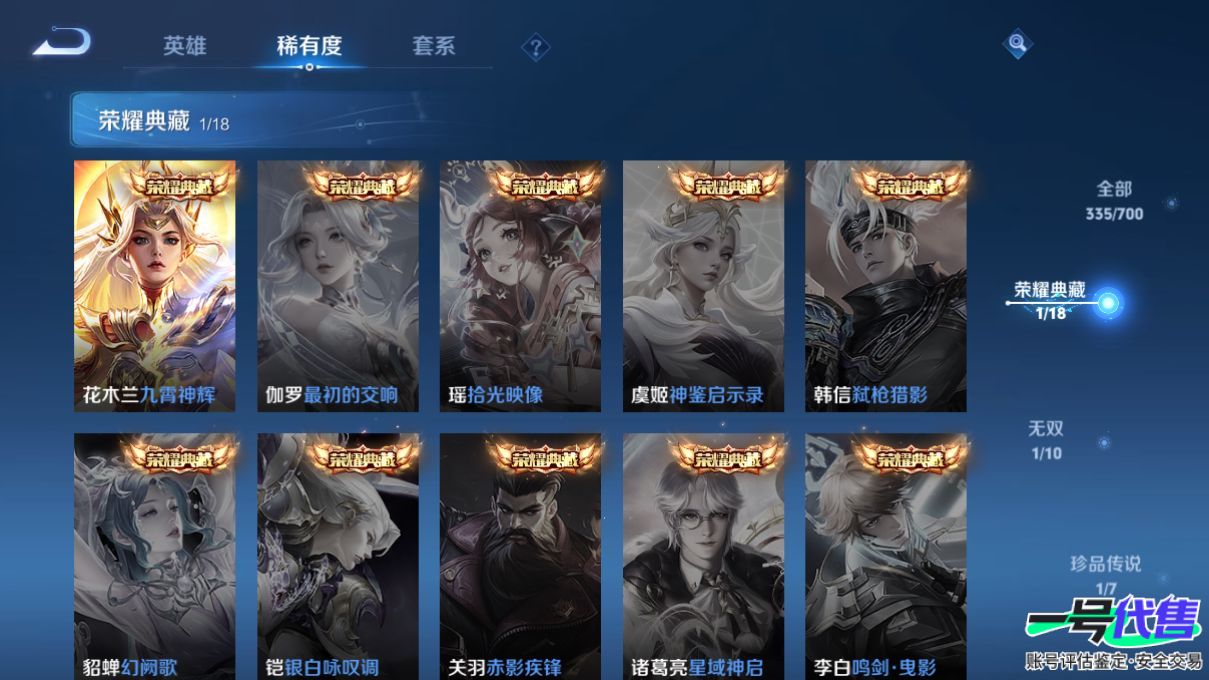Open the 瑶 拾光映像 skin card
1209x680 pixels.
[x=520, y=286]
